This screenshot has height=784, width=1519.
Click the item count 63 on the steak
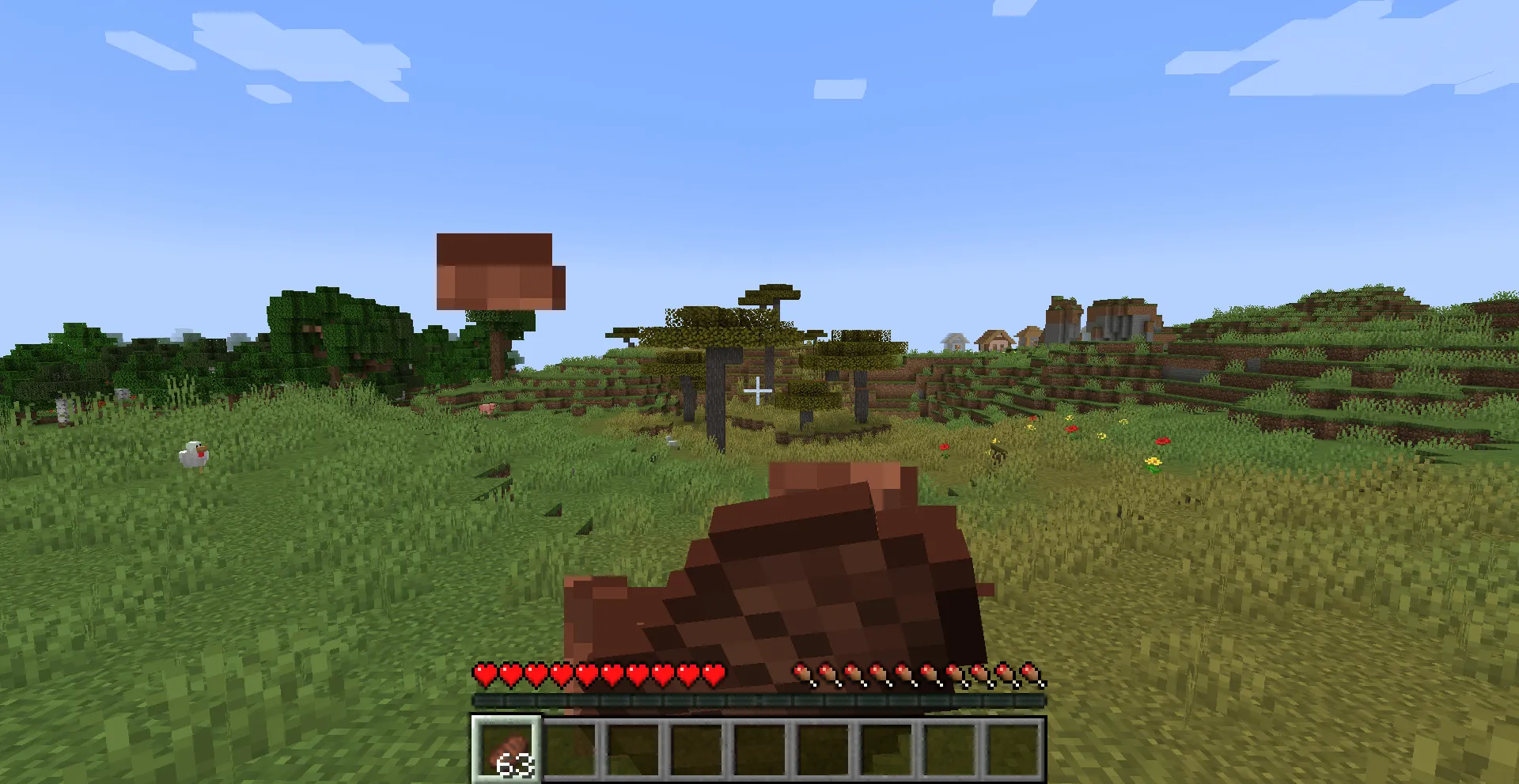point(516,765)
